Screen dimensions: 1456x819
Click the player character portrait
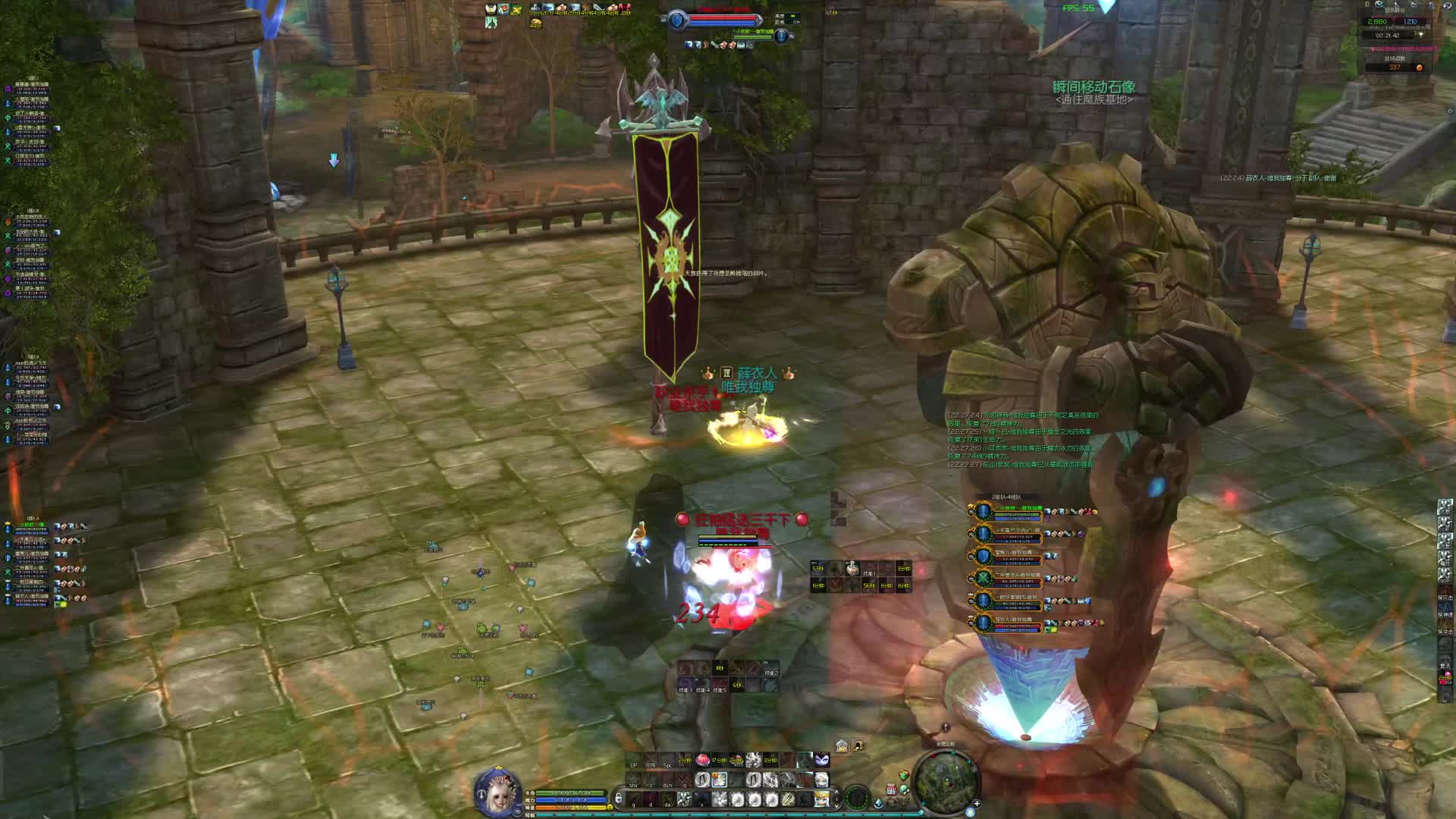pyautogui.click(x=497, y=792)
